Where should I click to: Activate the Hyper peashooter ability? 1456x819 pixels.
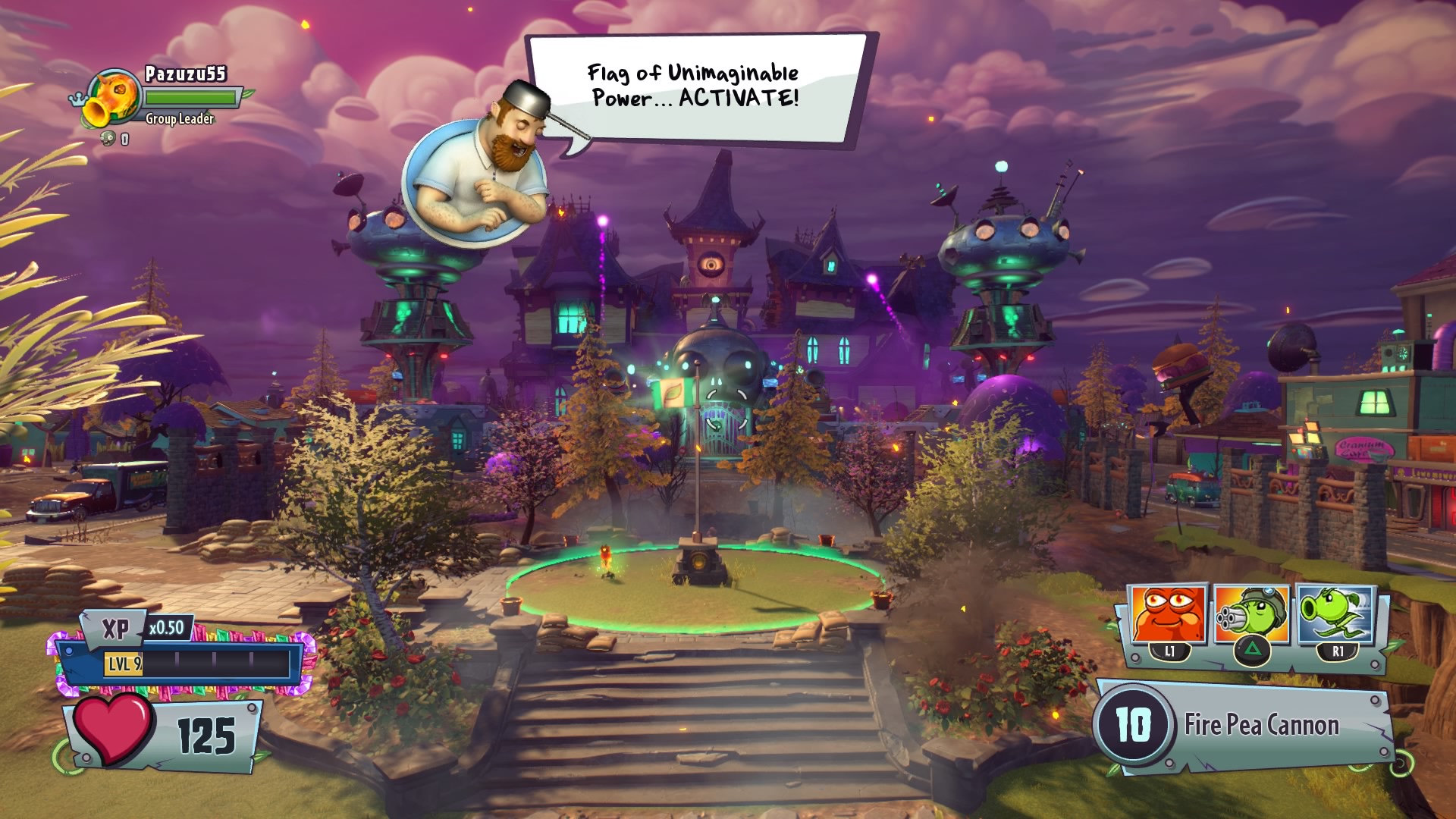[1335, 616]
